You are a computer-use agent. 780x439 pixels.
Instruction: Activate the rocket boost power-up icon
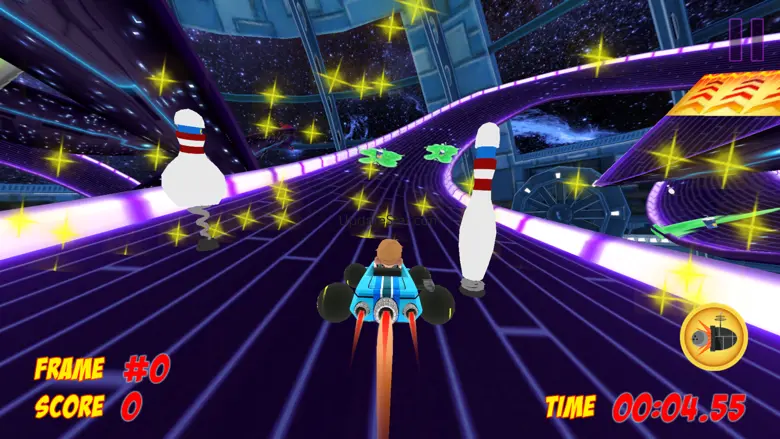pos(713,337)
